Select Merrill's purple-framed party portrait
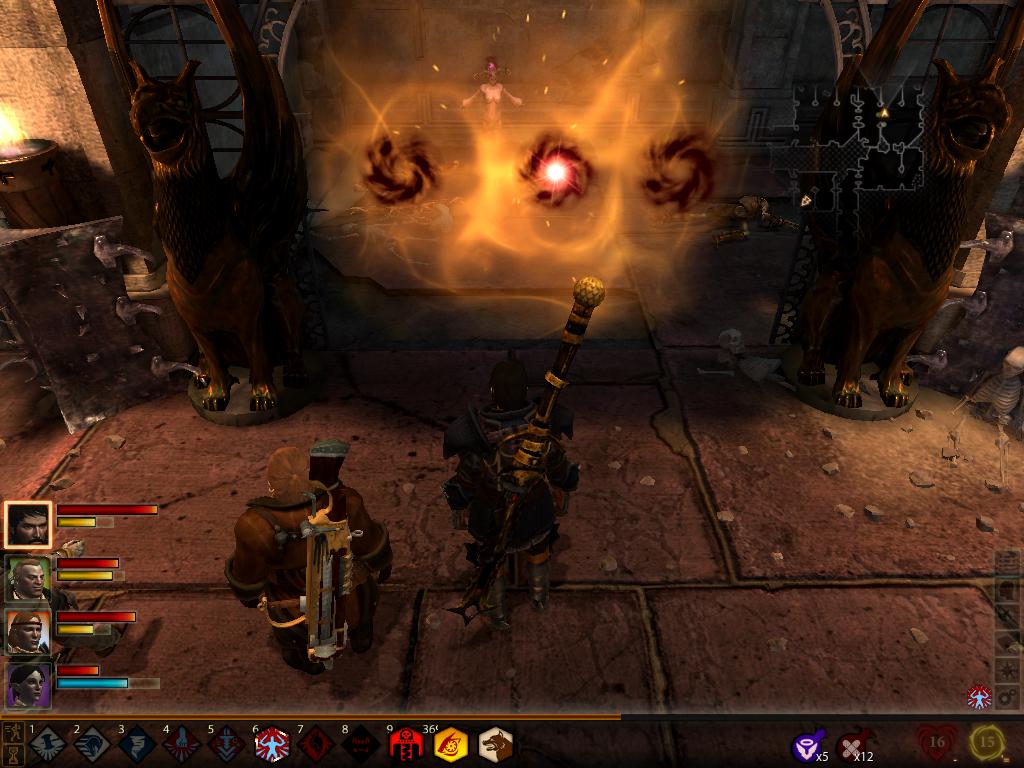This screenshot has width=1024, height=768. click(x=27, y=685)
